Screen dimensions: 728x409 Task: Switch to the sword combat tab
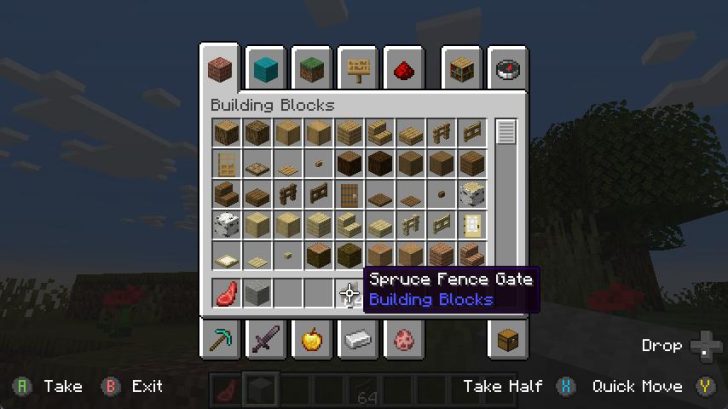[x=266, y=340]
